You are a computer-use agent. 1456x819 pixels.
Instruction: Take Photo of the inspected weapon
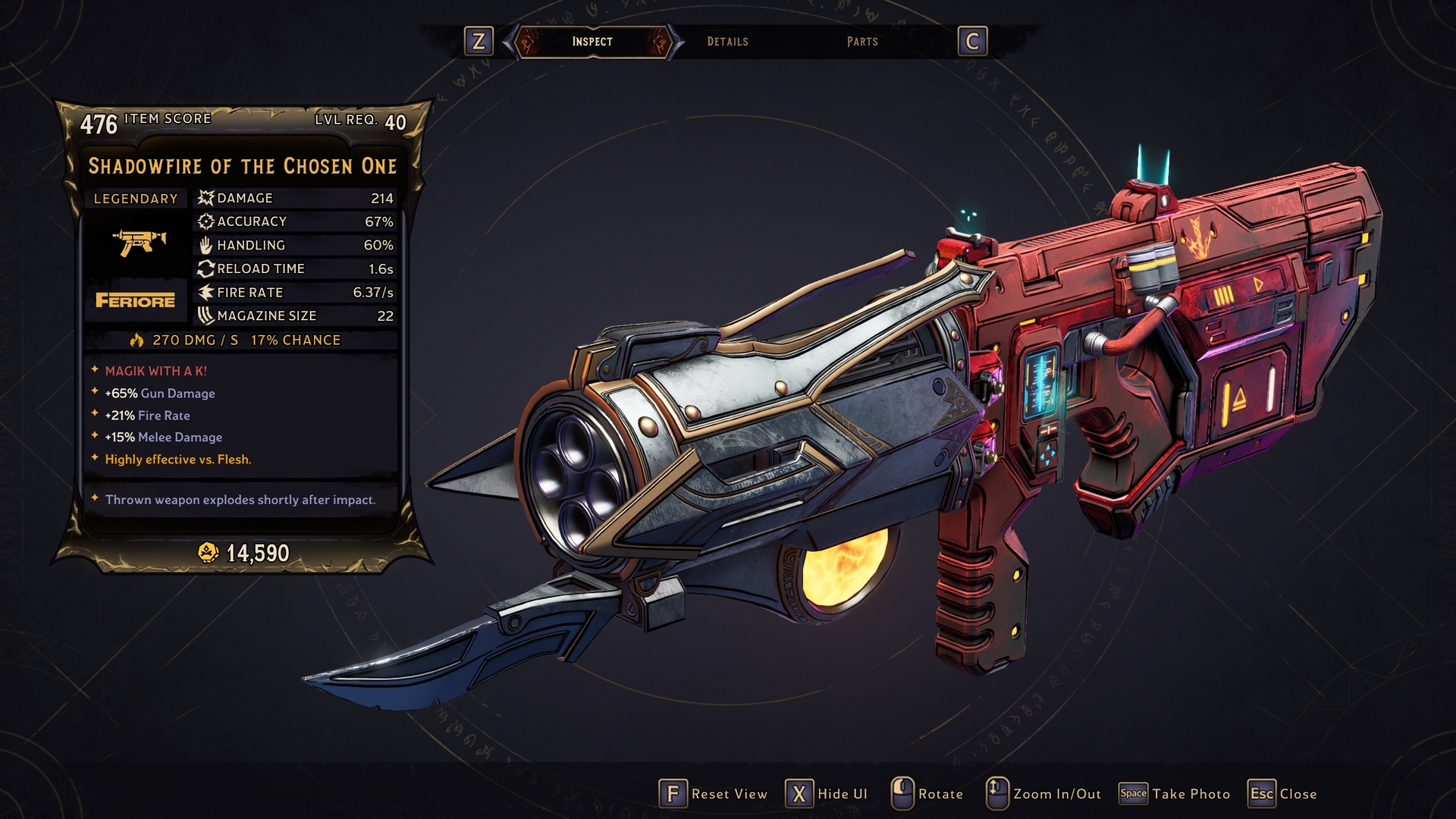click(x=1175, y=794)
